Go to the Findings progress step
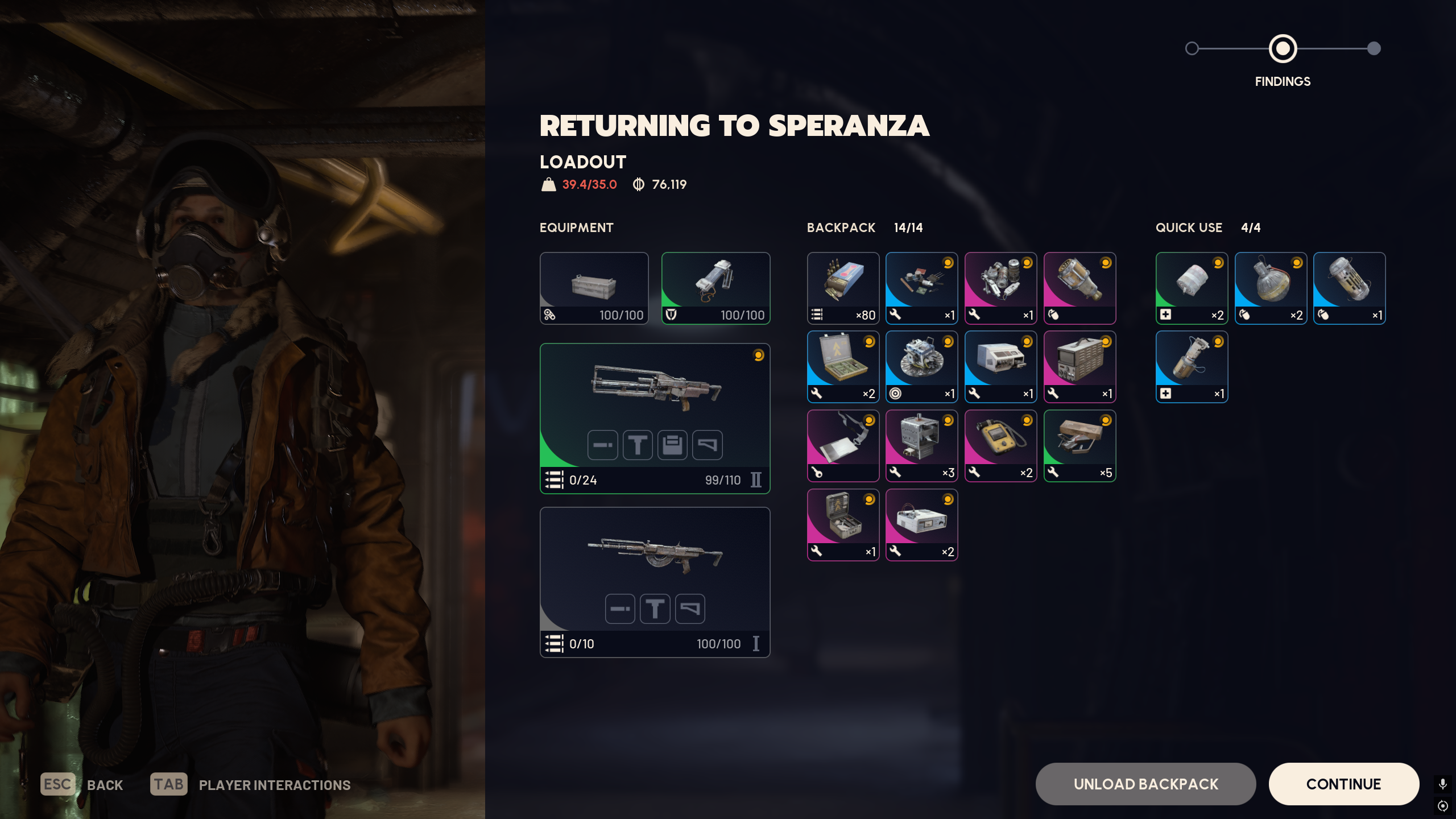This screenshot has width=1456, height=819. tap(1283, 49)
